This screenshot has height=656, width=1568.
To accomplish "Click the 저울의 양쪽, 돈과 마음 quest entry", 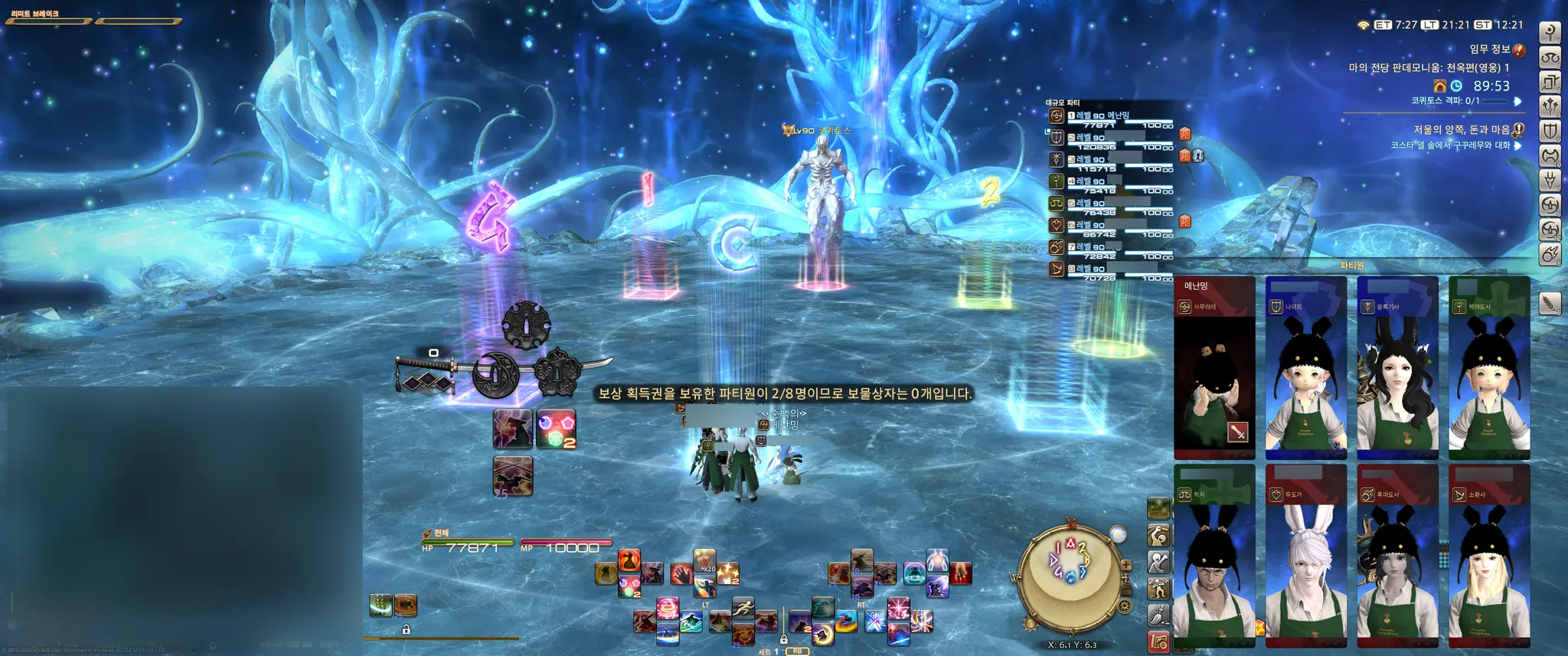I will (1462, 130).
